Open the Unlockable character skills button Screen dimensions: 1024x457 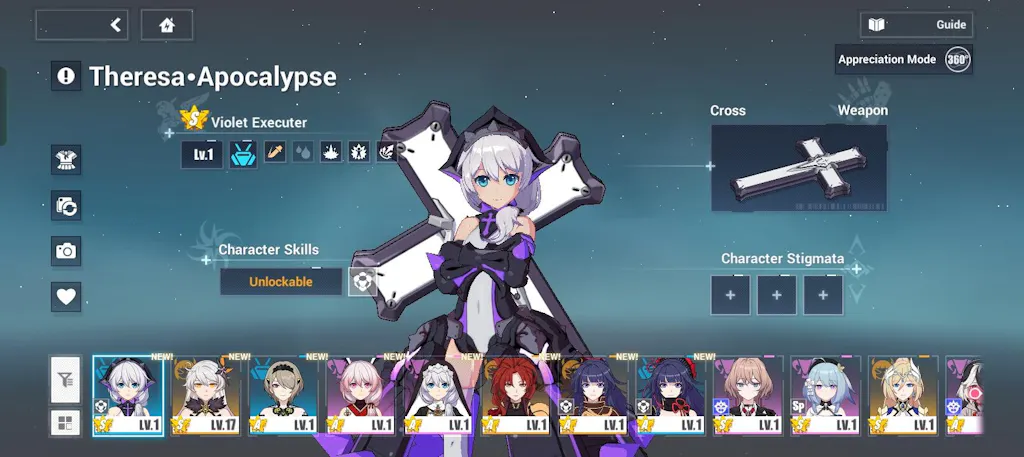pos(281,282)
